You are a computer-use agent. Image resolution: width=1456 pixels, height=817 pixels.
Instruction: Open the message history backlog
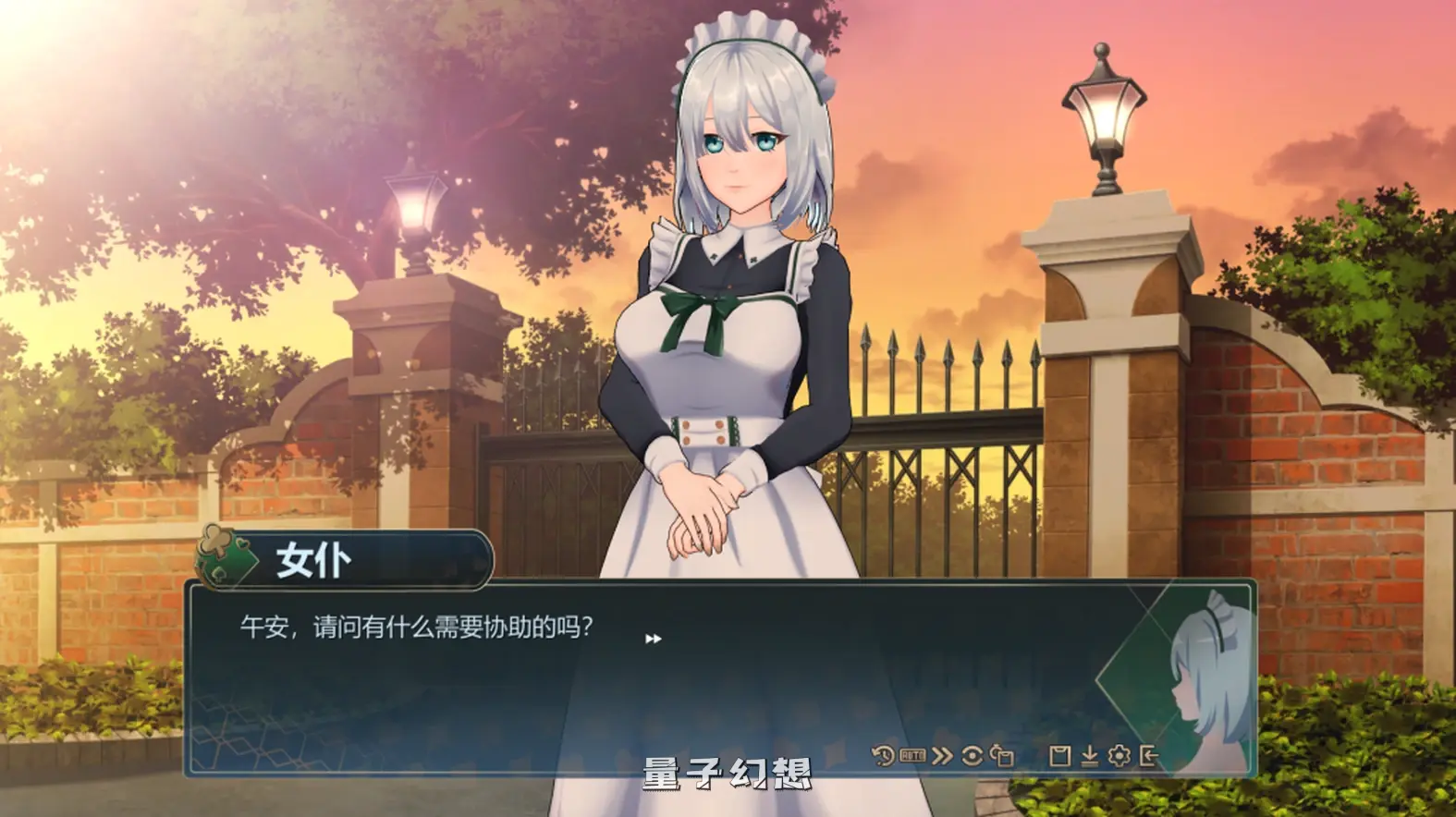(883, 755)
